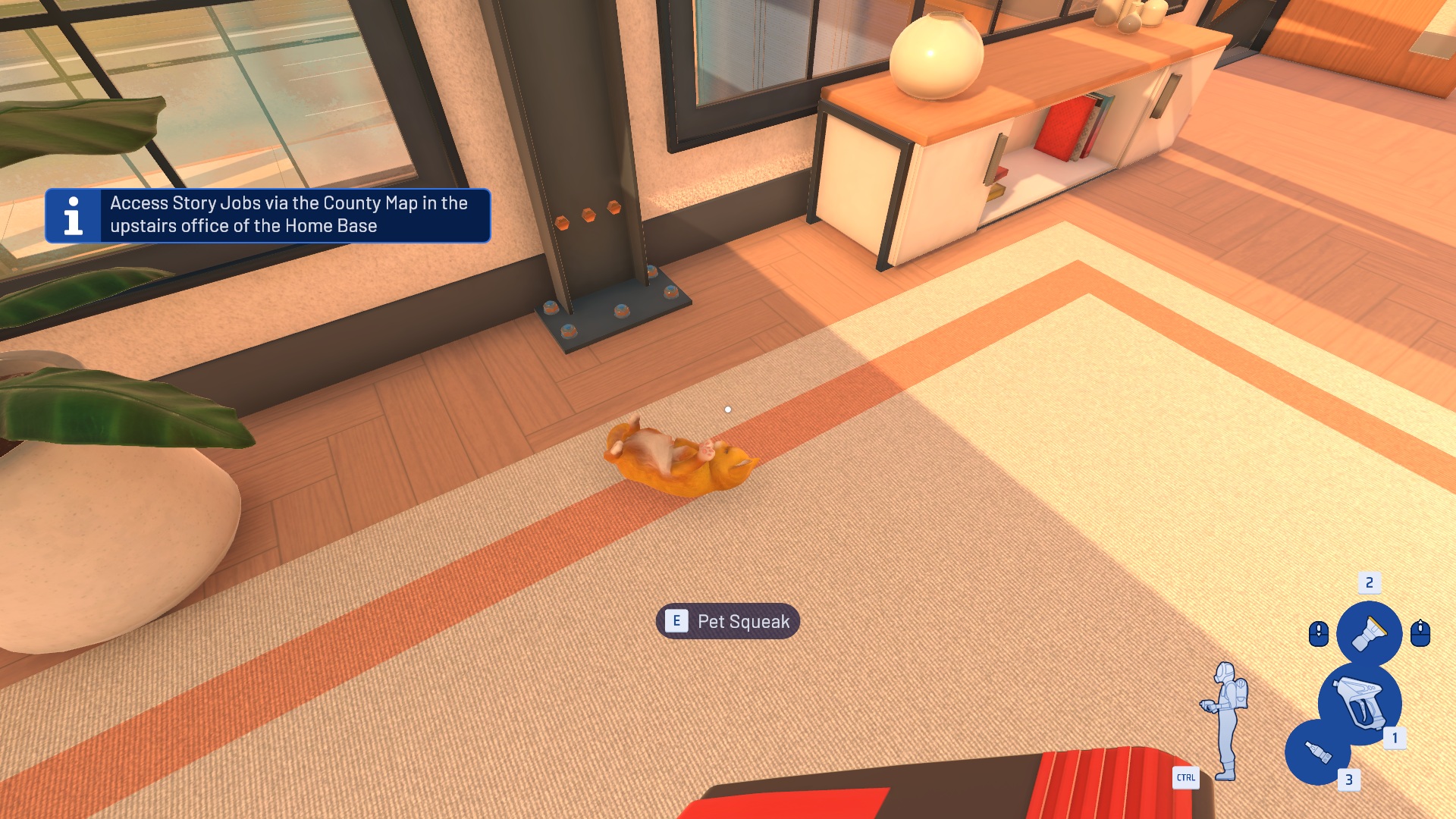
Task: Click the Story Jobs info notification
Action: [268, 215]
